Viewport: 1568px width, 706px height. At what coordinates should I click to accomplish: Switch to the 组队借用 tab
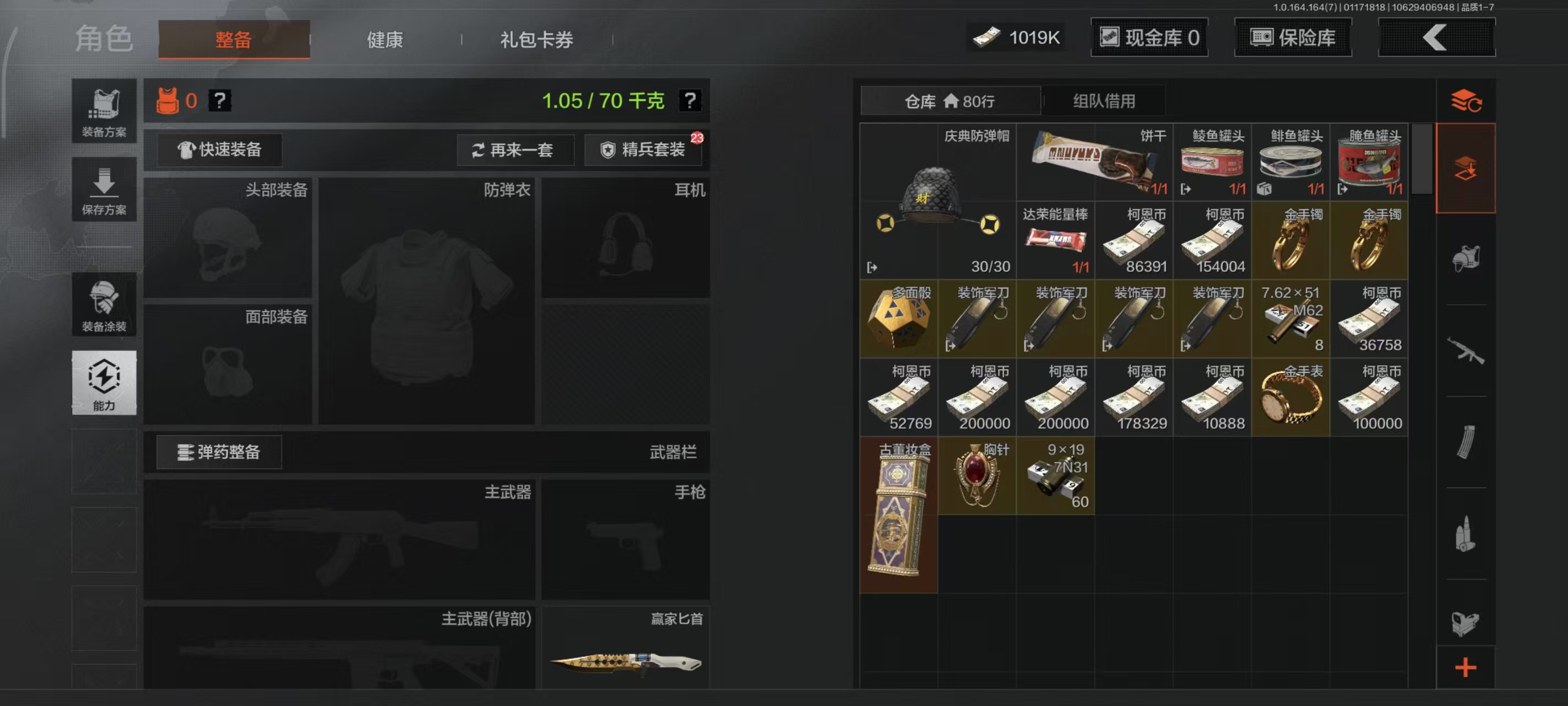(x=1105, y=100)
